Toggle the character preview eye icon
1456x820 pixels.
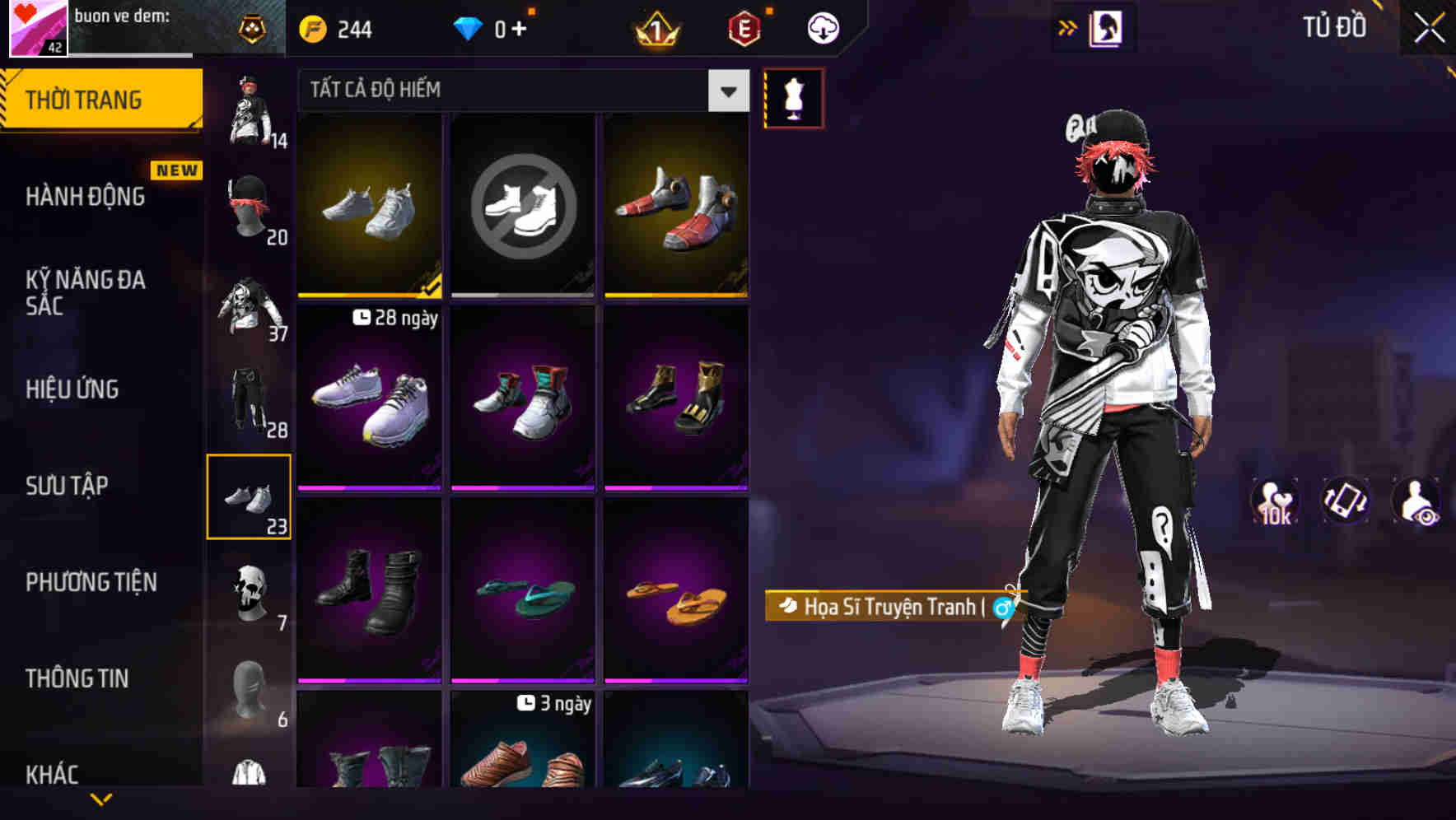[x=1417, y=501]
